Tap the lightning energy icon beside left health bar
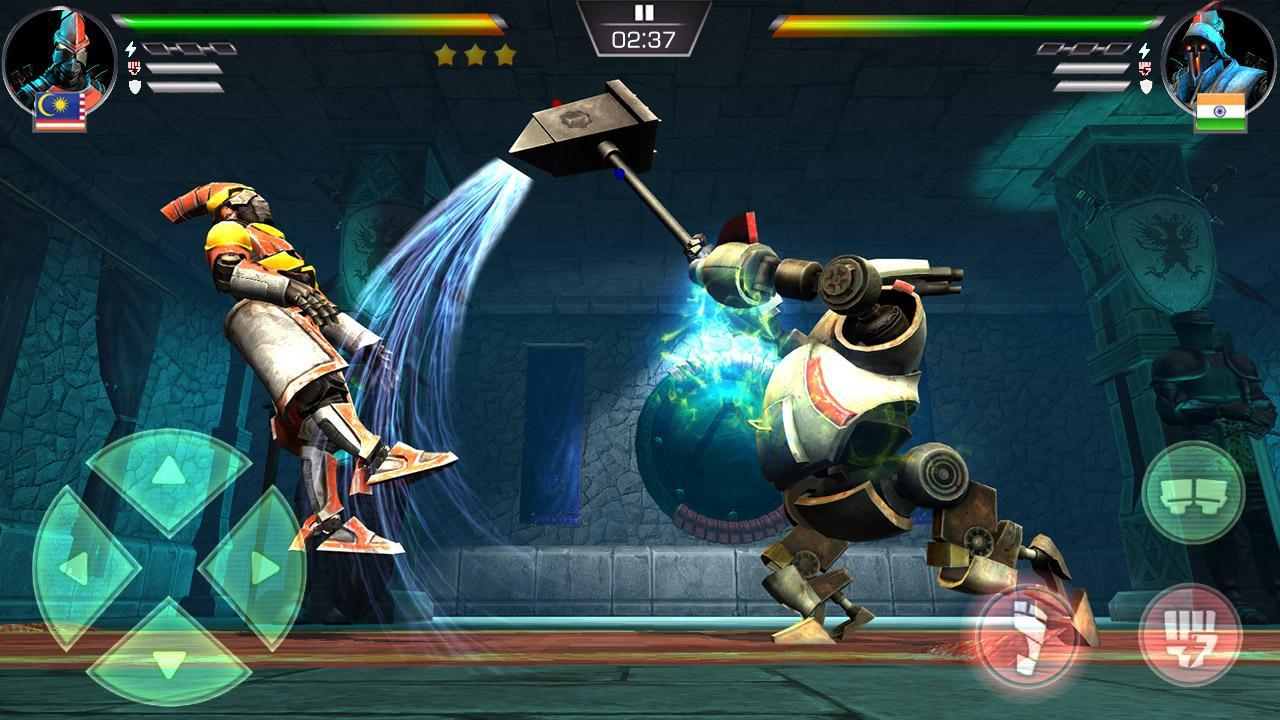The image size is (1280, 720). pos(131,48)
